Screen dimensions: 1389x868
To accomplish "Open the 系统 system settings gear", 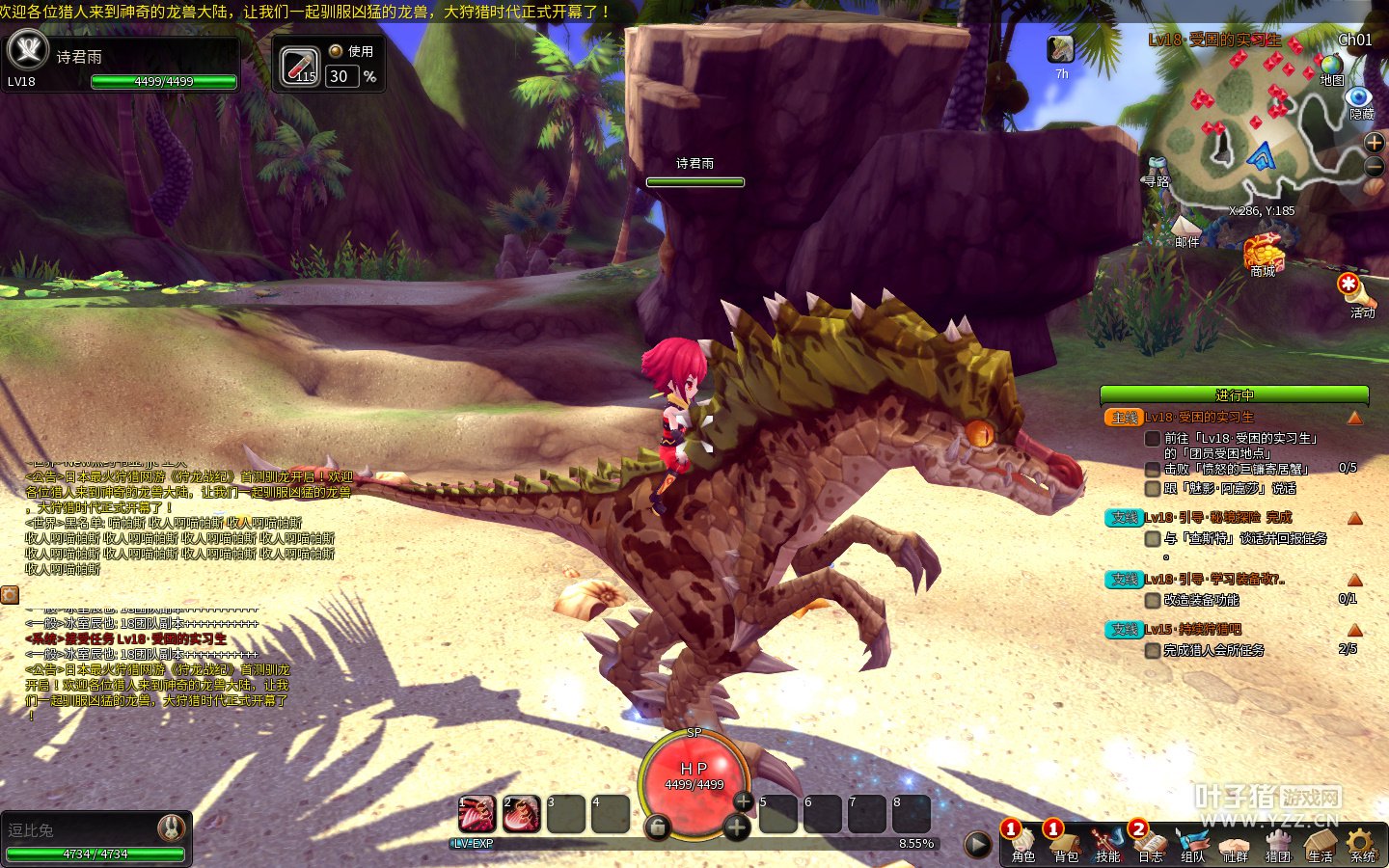I will click(1362, 844).
